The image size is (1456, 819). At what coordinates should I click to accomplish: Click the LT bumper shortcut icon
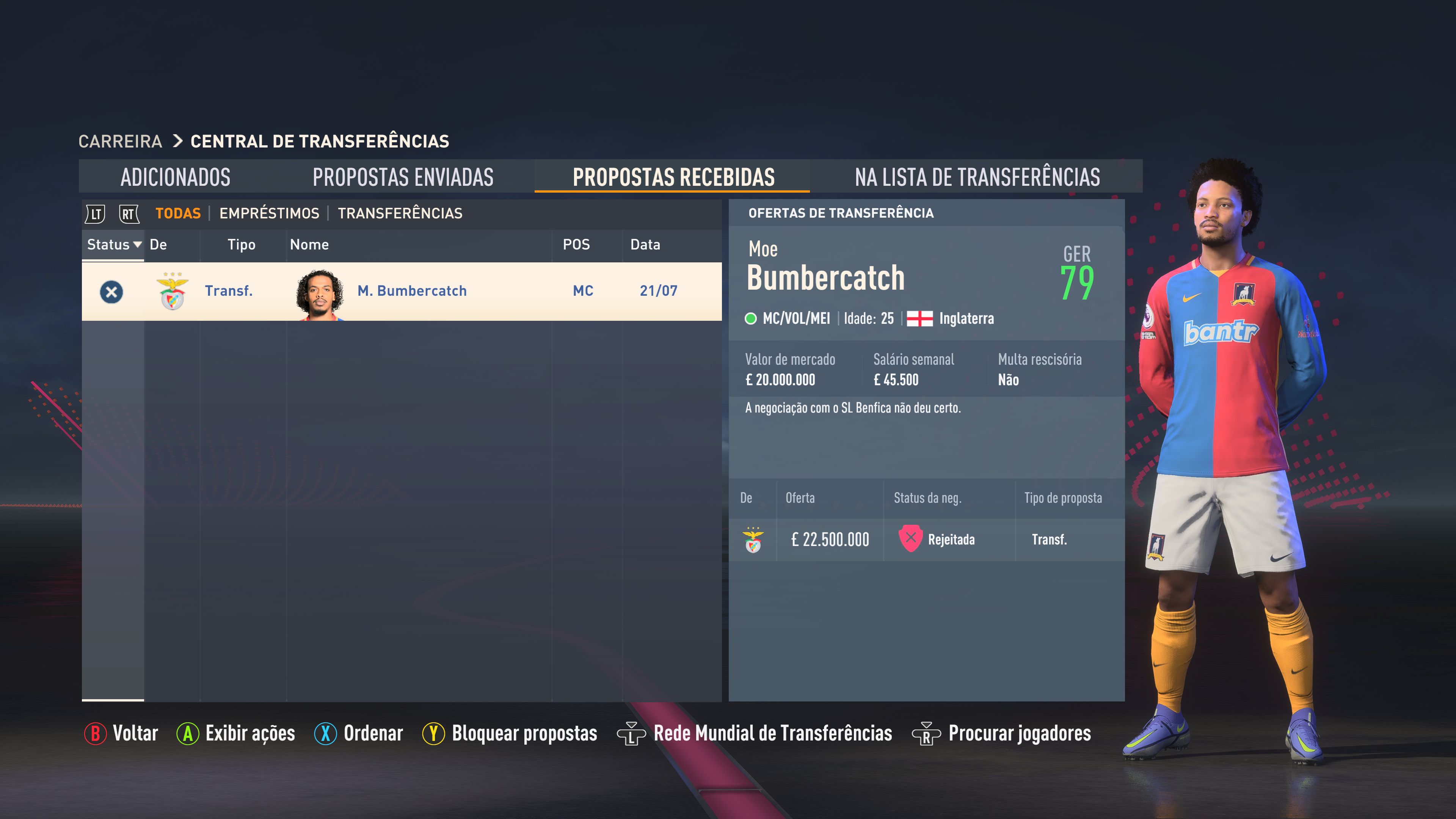tap(96, 213)
